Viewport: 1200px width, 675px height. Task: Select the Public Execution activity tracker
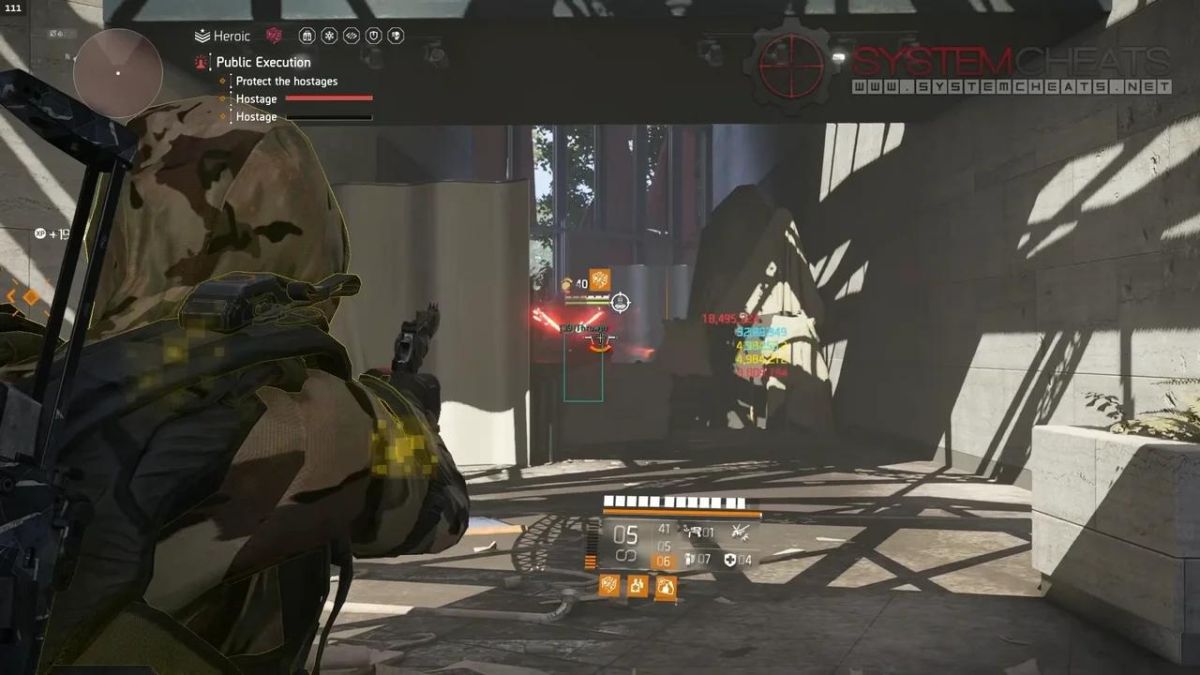pyautogui.click(x=262, y=62)
